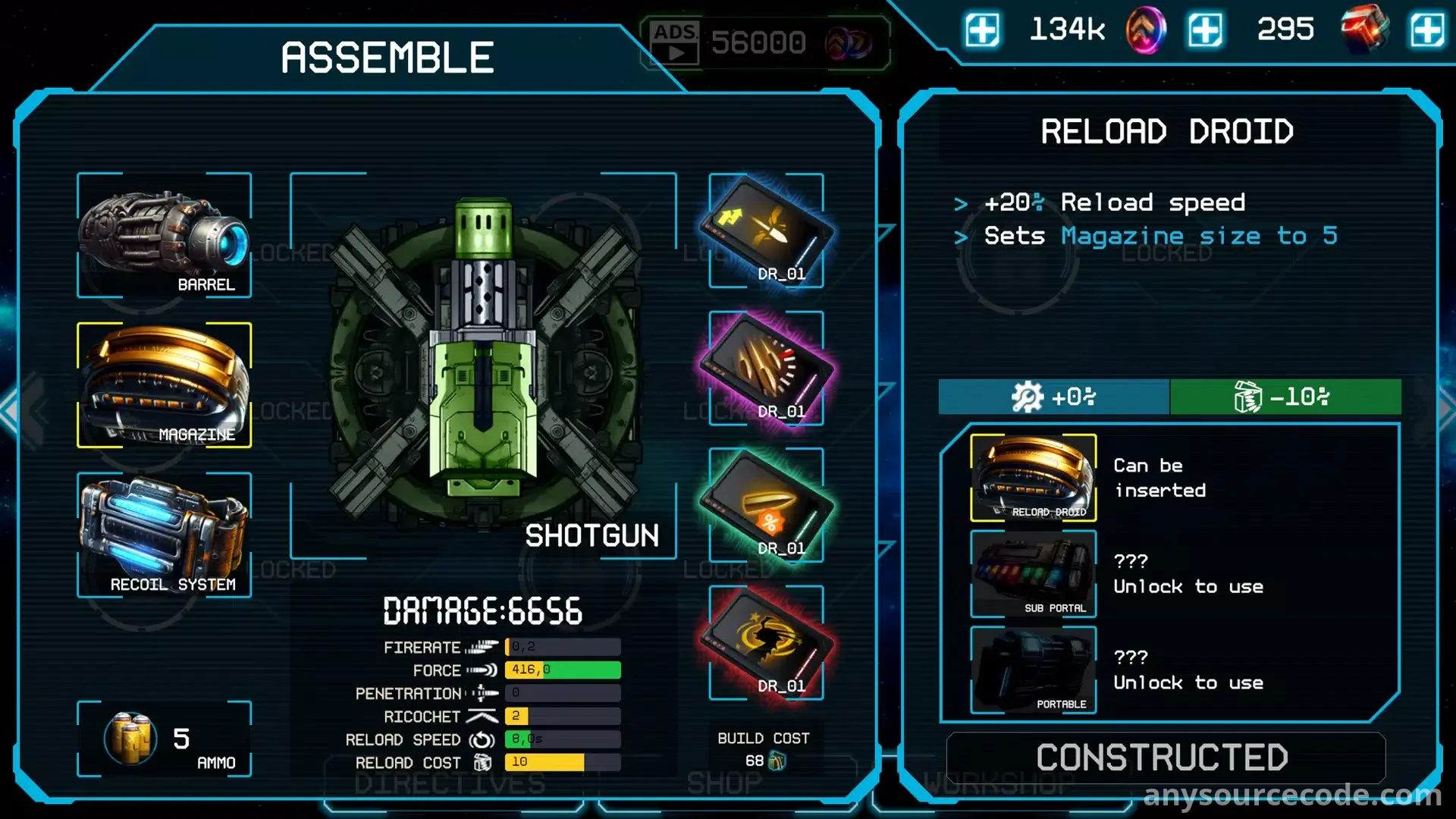Viewport: 1456px width, 819px height.
Task: Open the Recoil System slot
Action: 164,535
